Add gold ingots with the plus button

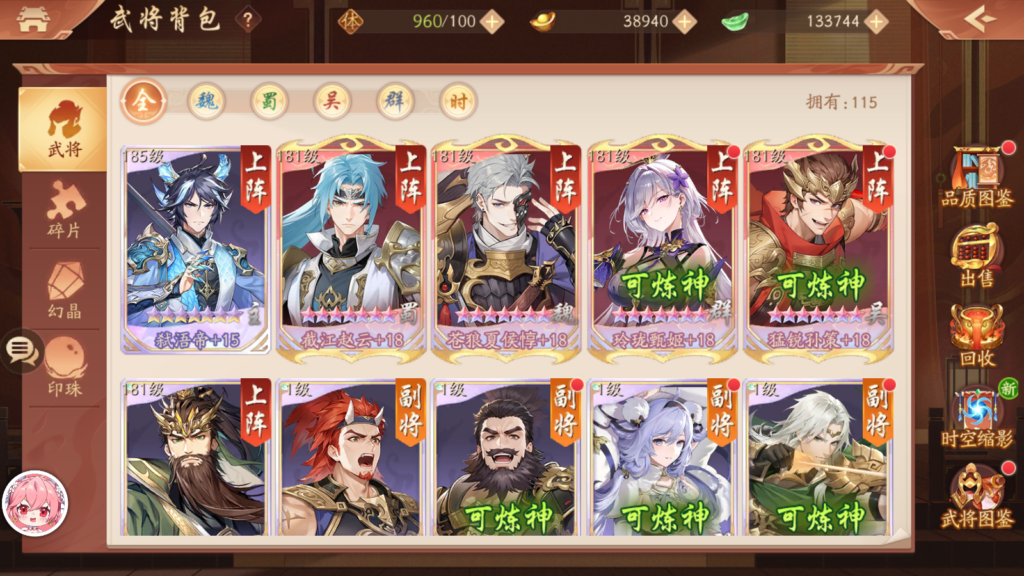(x=684, y=21)
